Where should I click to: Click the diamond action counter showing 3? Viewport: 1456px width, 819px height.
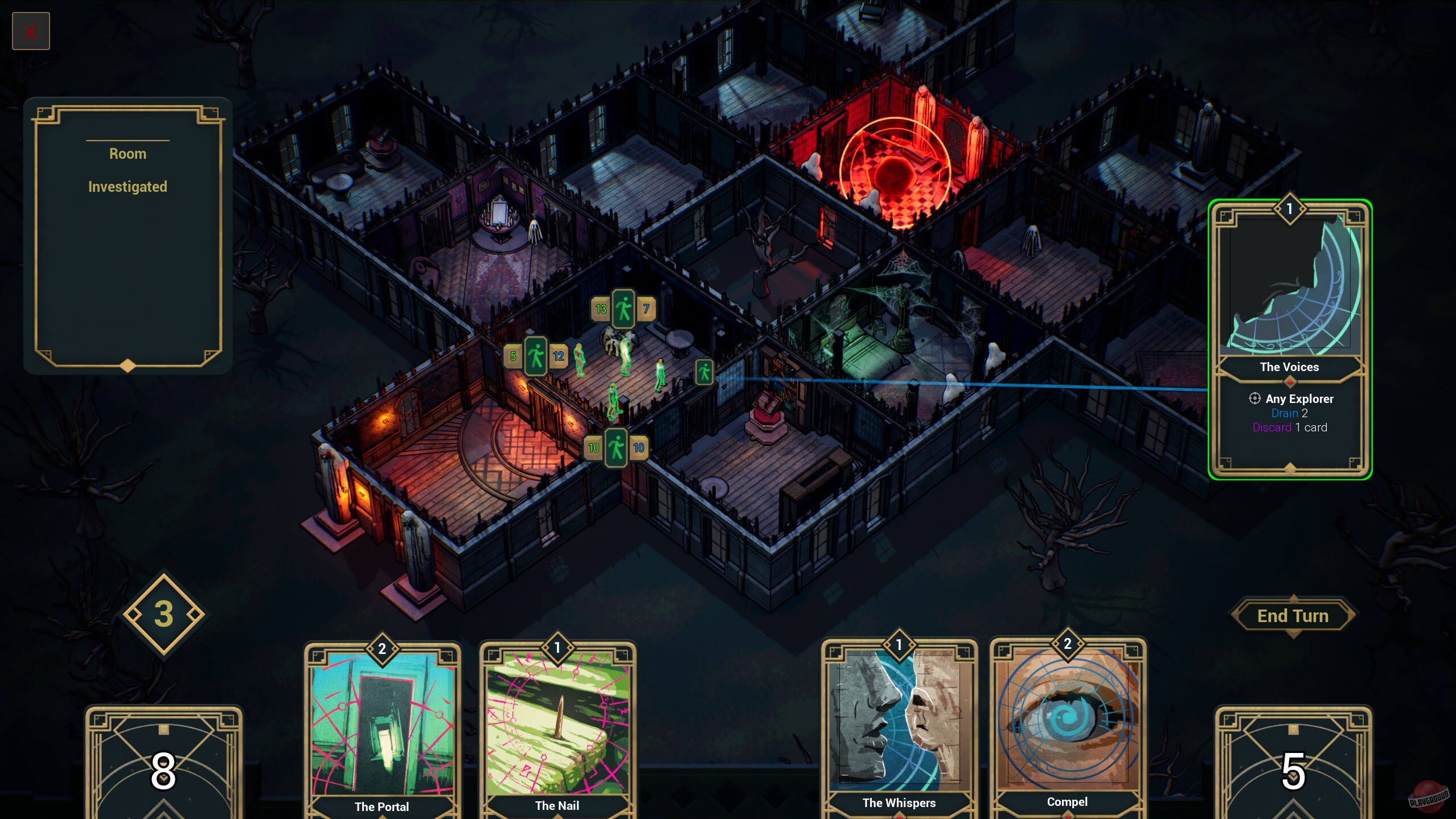(x=164, y=613)
